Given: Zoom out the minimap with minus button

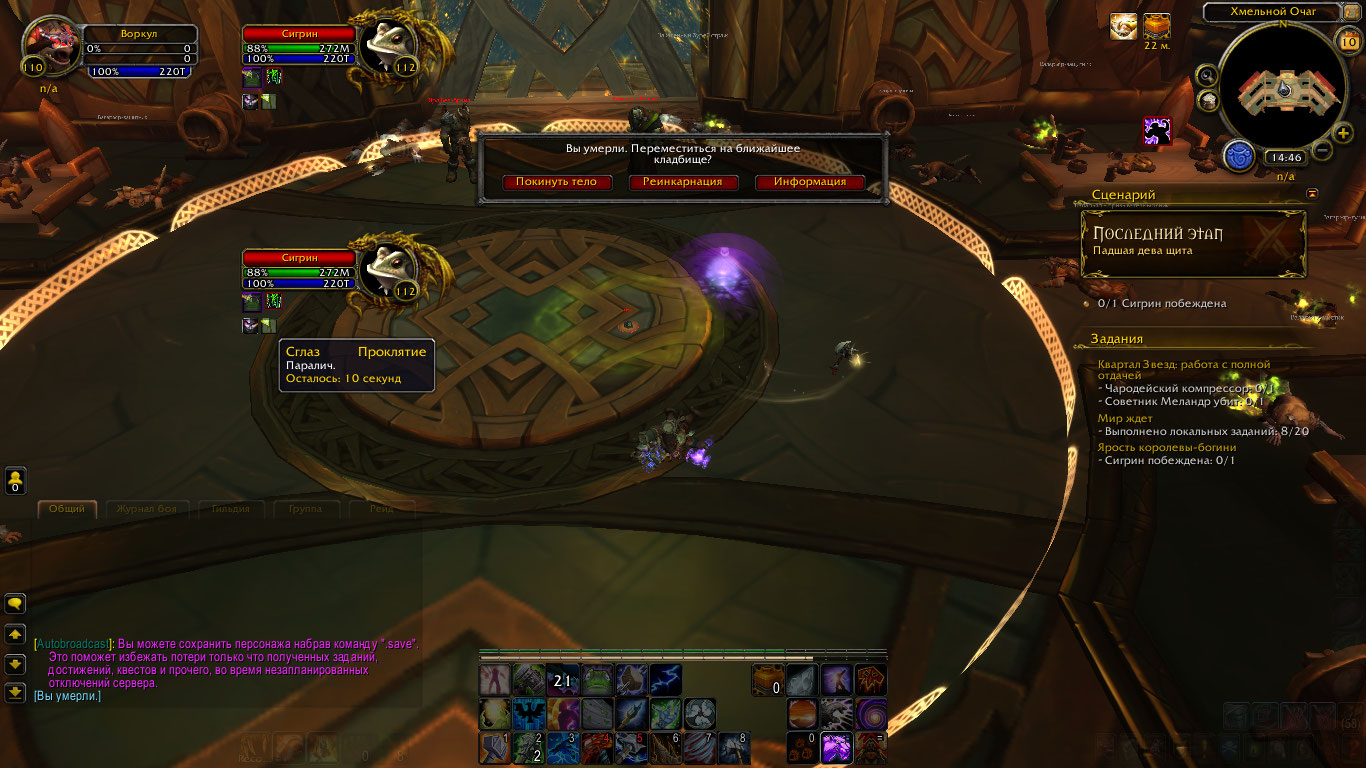Looking at the screenshot, I should point(1321,151).
